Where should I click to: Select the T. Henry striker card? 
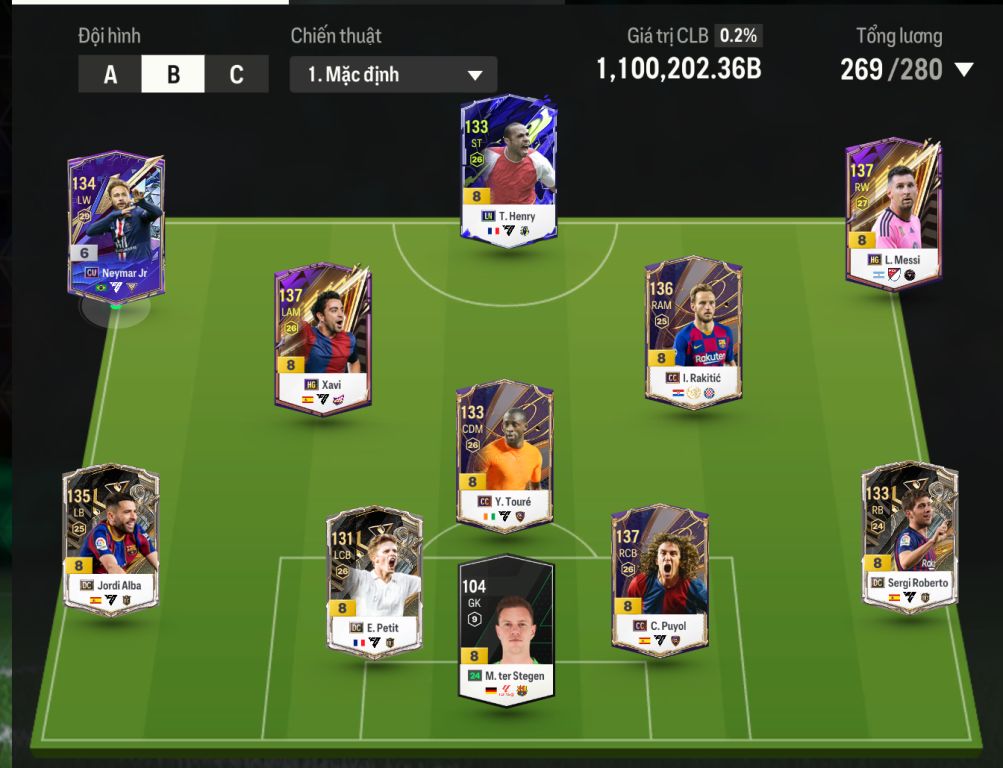(508, 167)
